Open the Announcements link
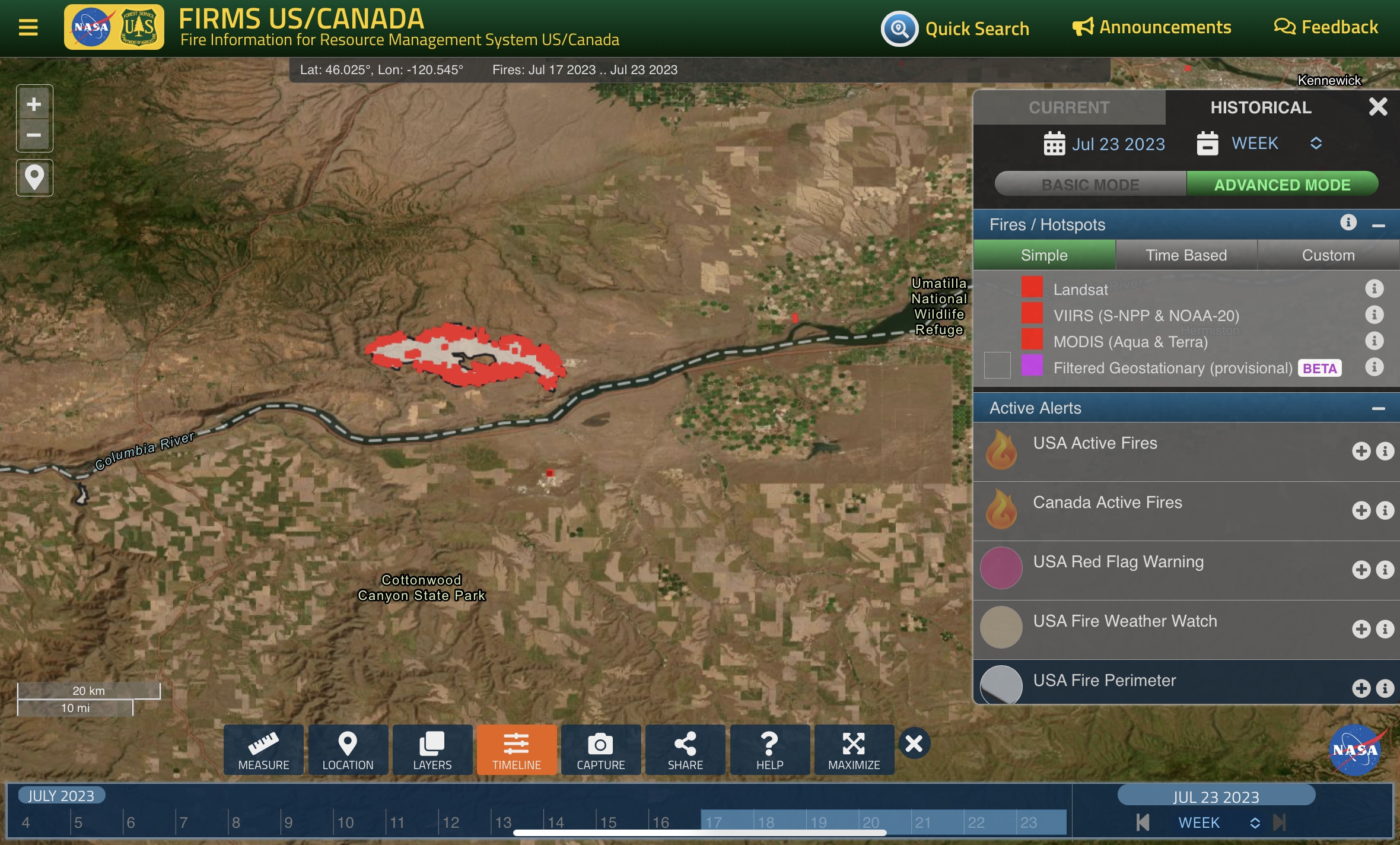The height and width of the screenshot is (845, 1400). [x=1151, y=27]
